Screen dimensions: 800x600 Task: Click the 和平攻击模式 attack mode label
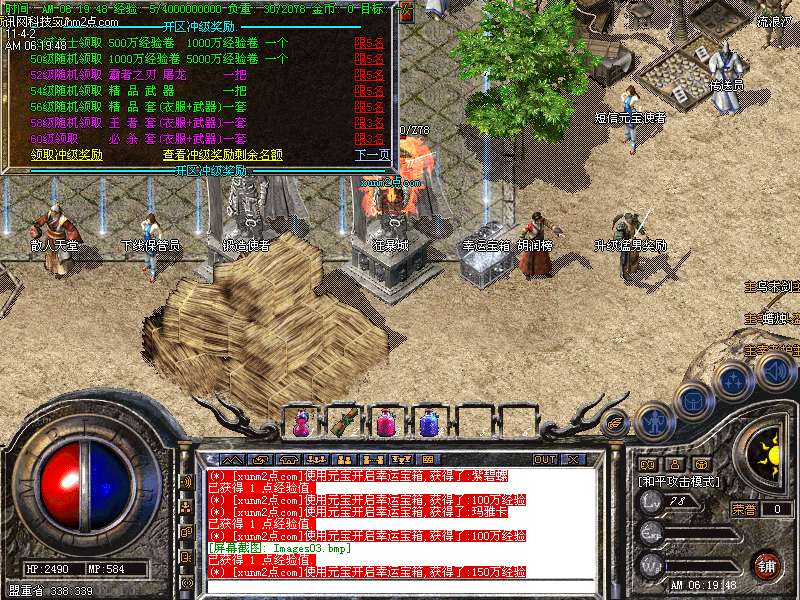pos(680,482)
